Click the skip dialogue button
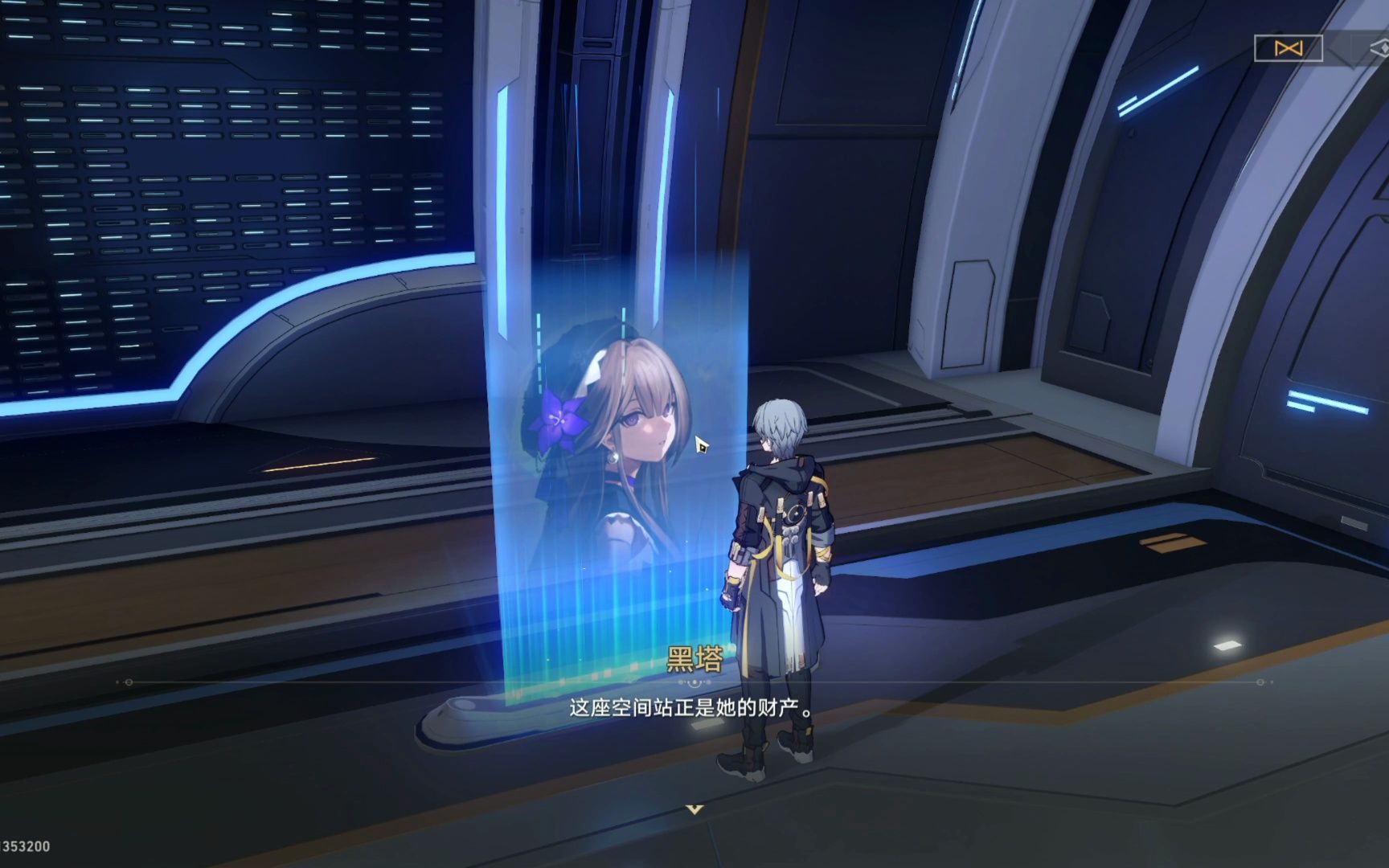 coord(1288,48)
